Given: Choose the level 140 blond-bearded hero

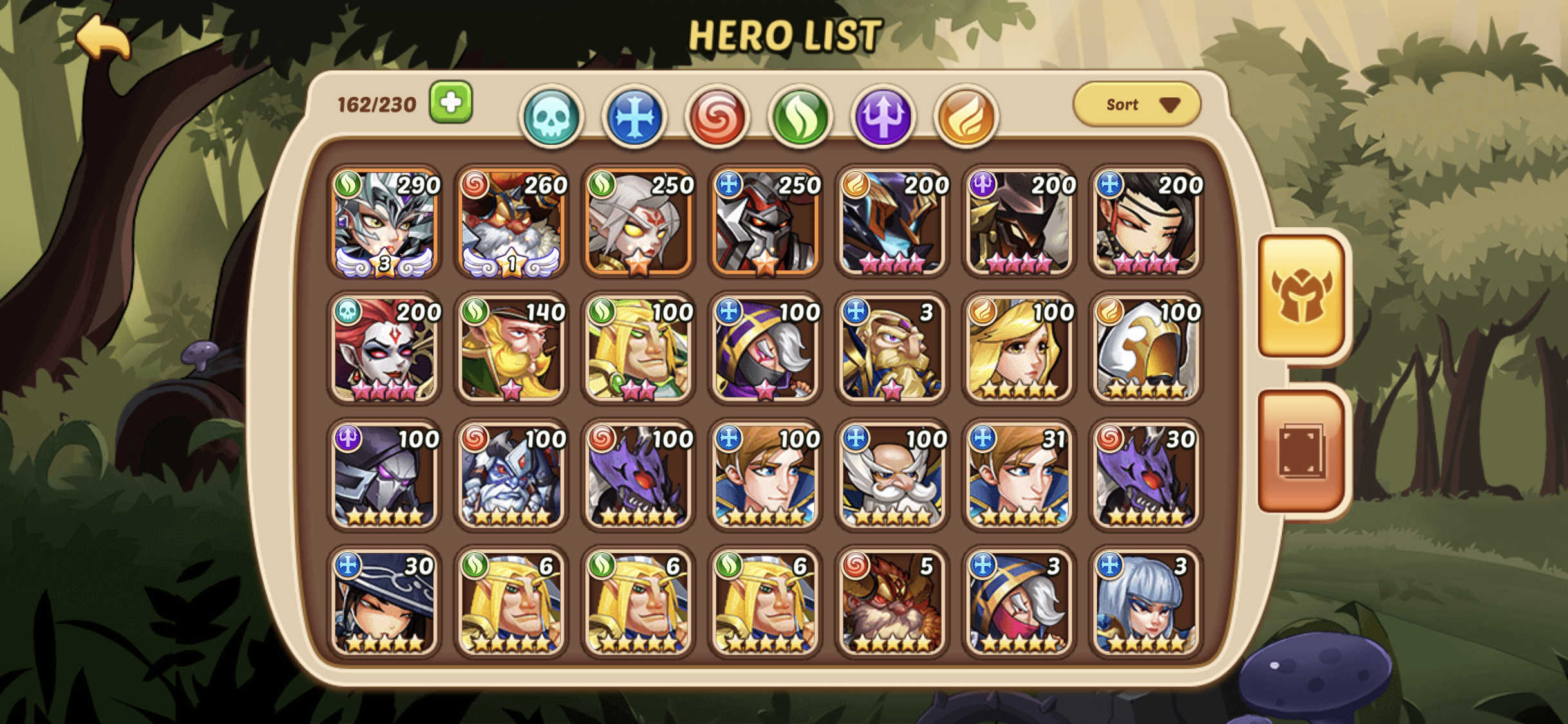Looking at the screenshot, I should (512, 349).
